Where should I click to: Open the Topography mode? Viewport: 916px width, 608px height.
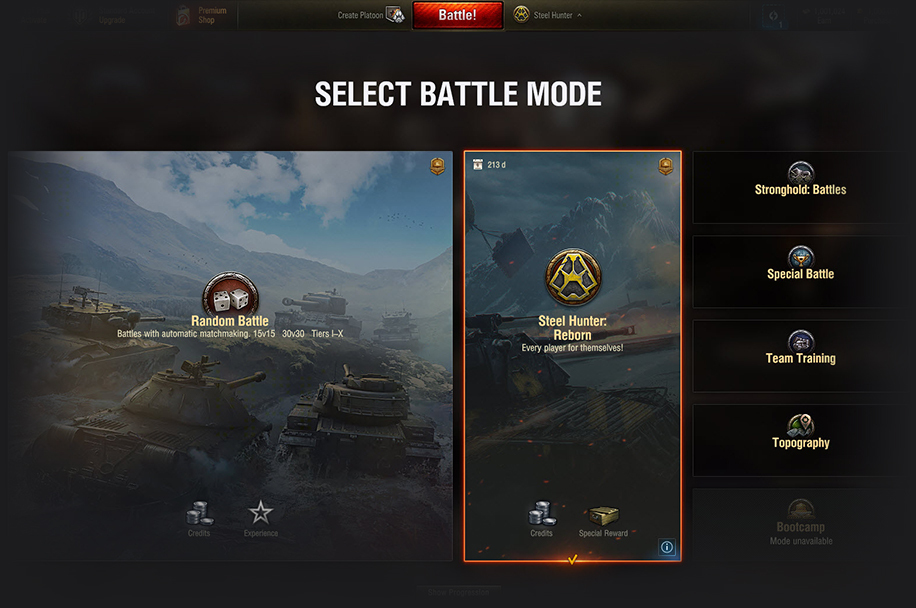click(x=800, y=440)
